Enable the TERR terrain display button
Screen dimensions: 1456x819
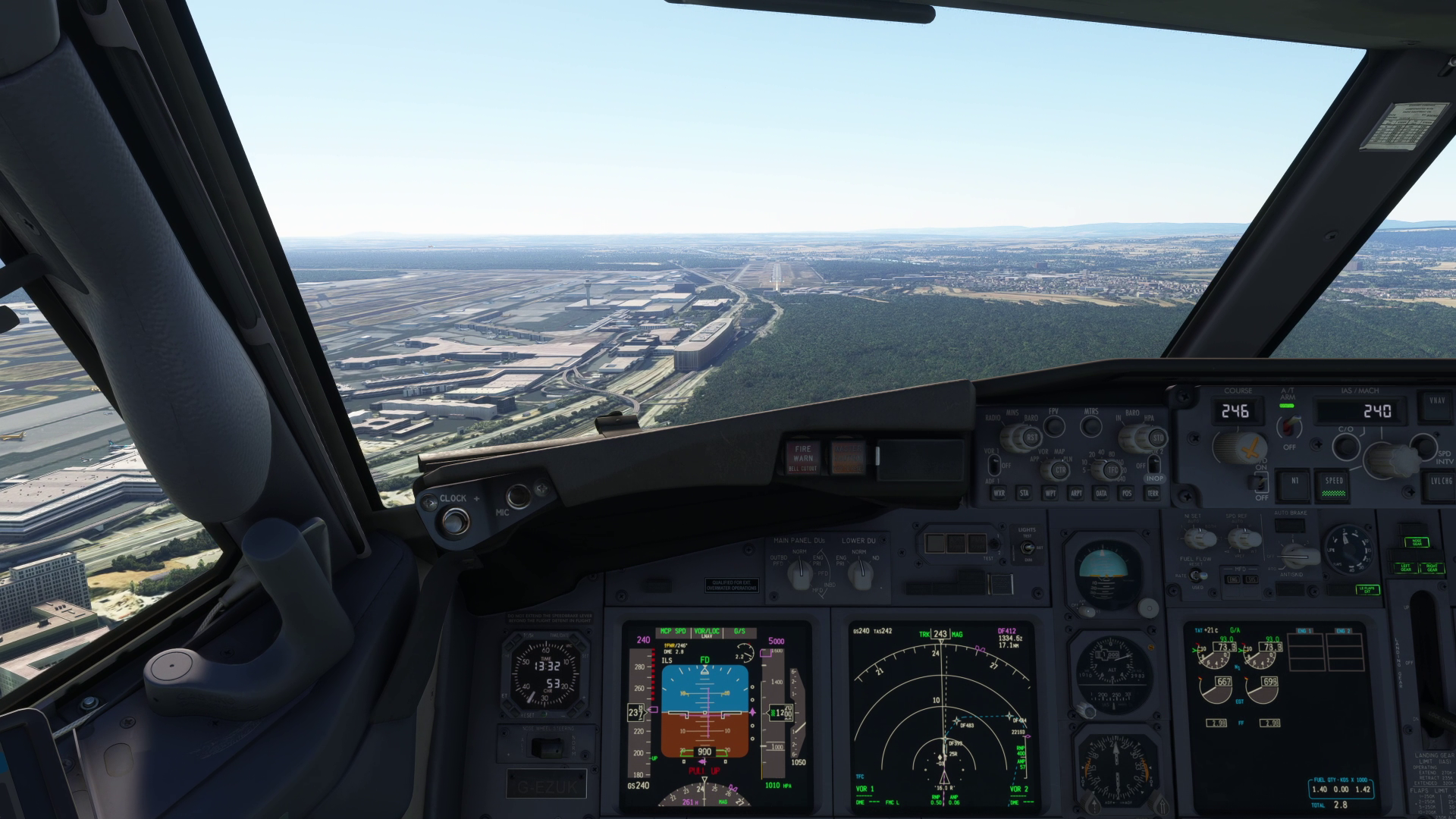[1153, 493]
